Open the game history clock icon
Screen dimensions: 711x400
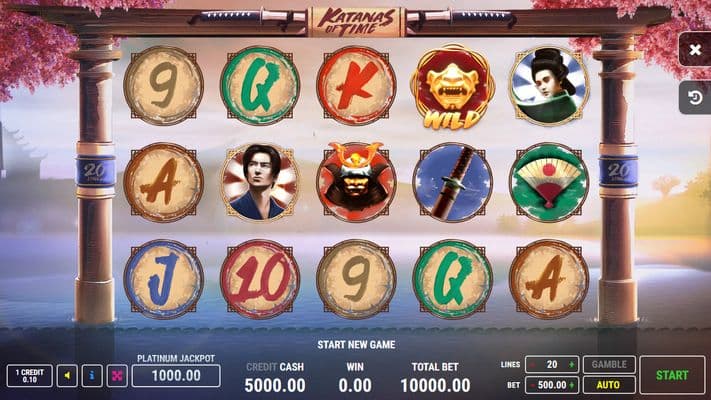[x=695, y=96]
